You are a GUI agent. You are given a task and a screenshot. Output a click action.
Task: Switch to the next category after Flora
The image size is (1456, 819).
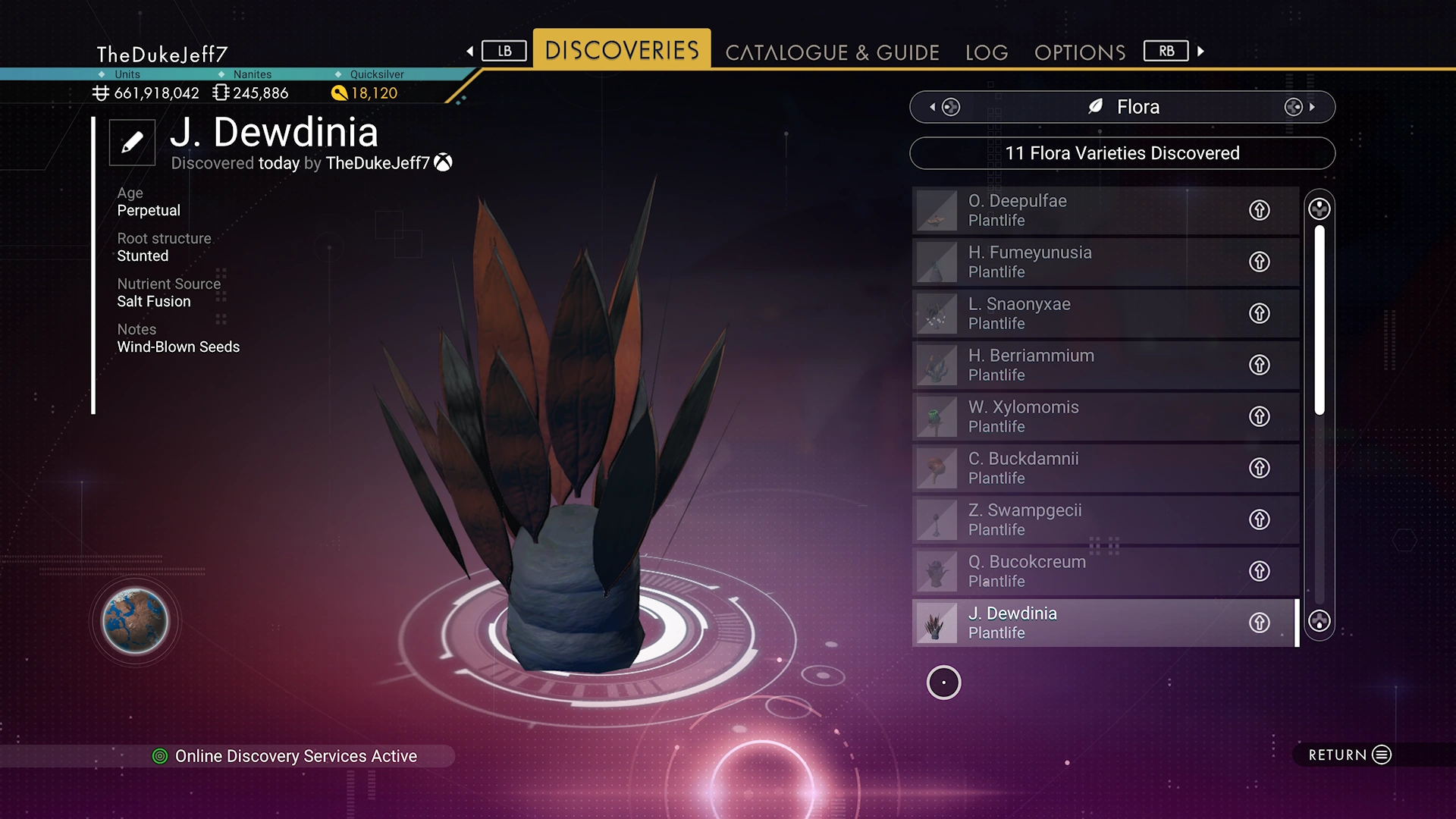(1300, 107)
